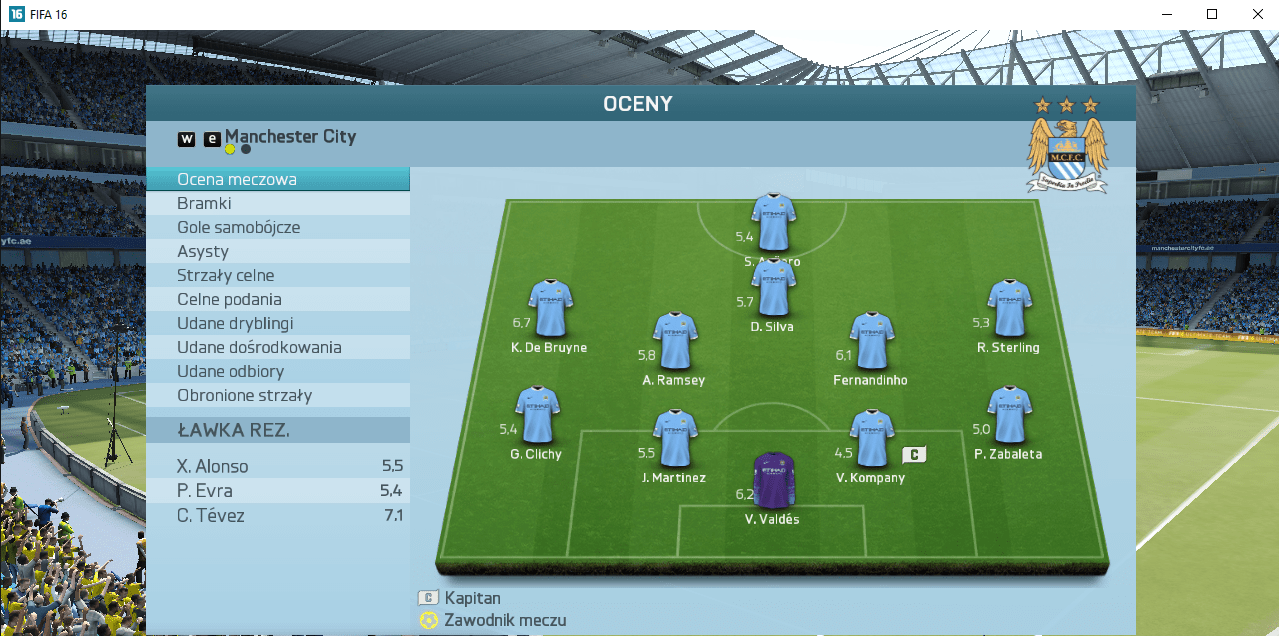
Task: Show Udane dośrodkowania stats
Action: (x=277, y=348)
